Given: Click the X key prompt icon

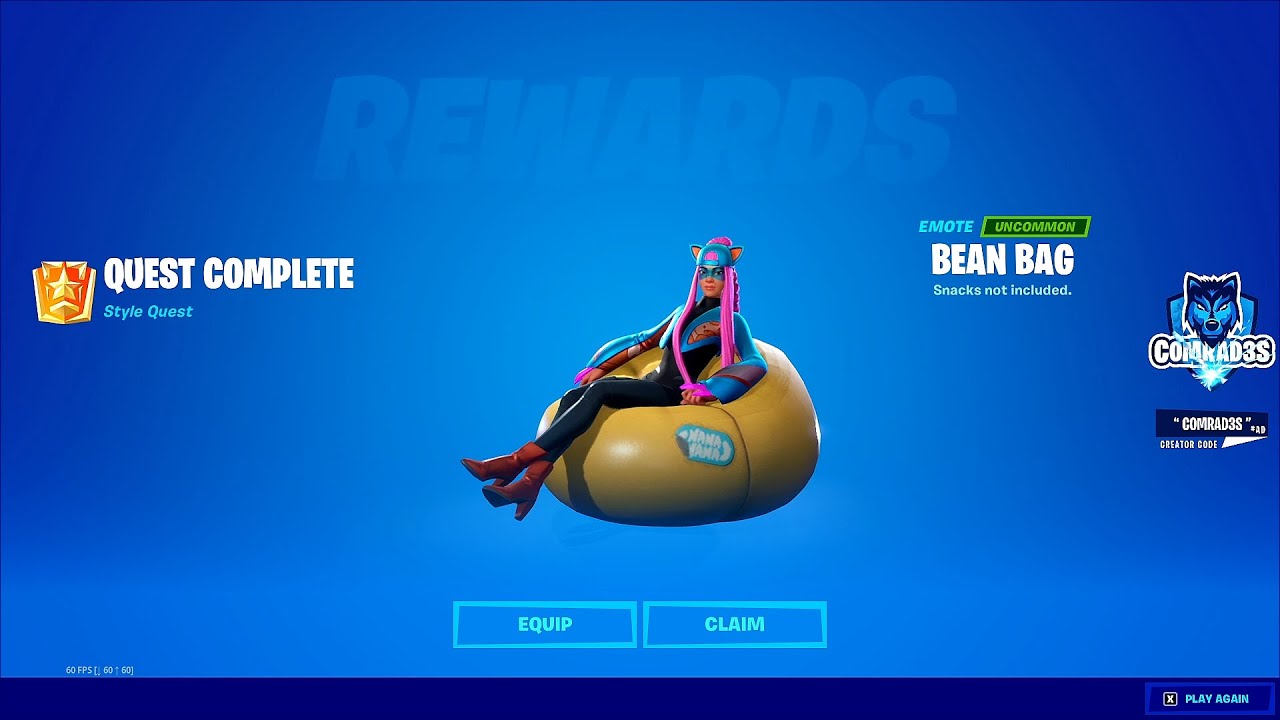Looking at the screenshot, I should [1169, 698].
